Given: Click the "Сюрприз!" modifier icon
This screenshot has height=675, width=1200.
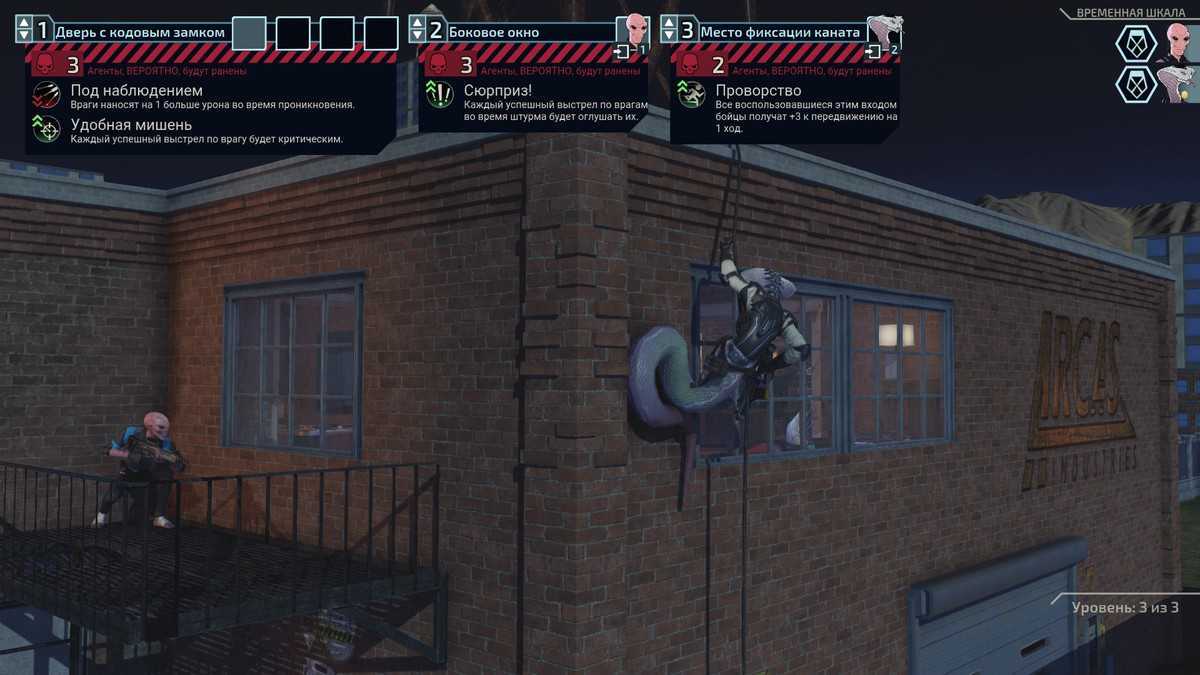Looking at the screenshot, I should pyautogui.click(x=440, y=96).
